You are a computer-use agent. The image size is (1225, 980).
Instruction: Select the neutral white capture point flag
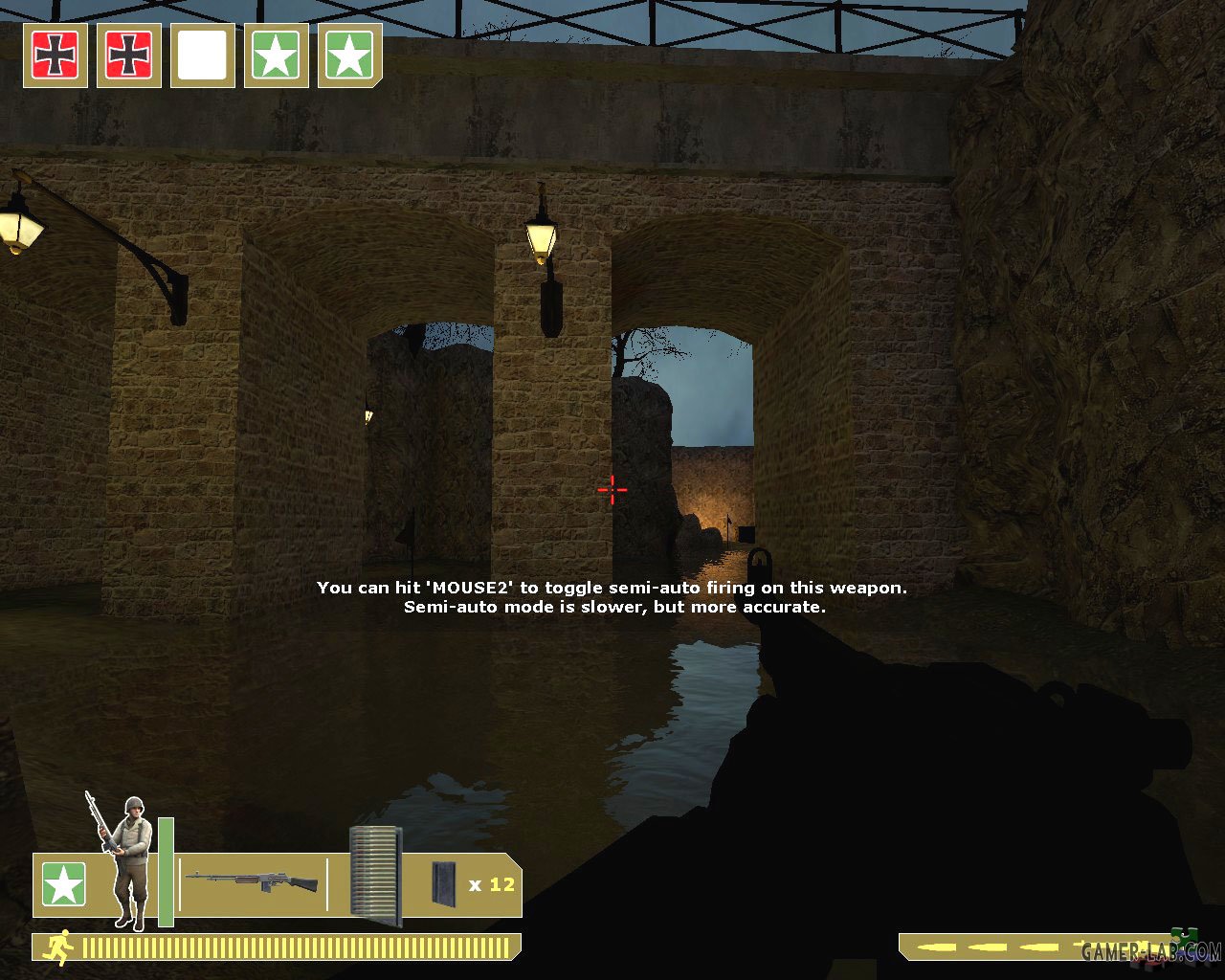click(x=202, y=56)
